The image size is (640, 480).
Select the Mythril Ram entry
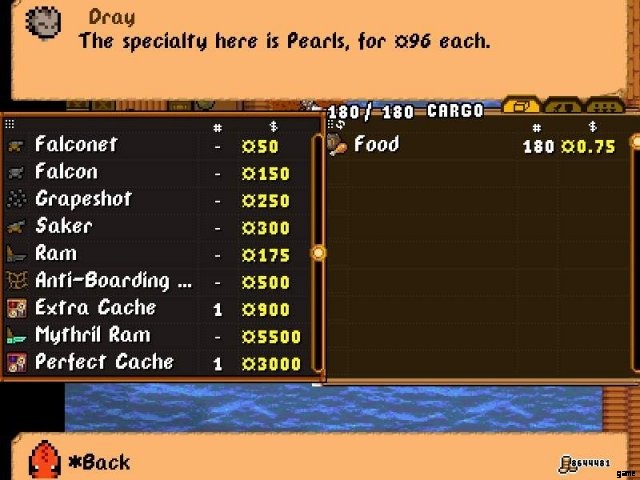[150, 335]
